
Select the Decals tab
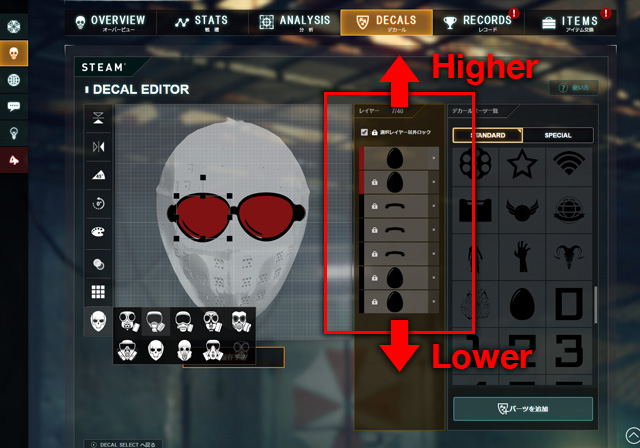387,22
